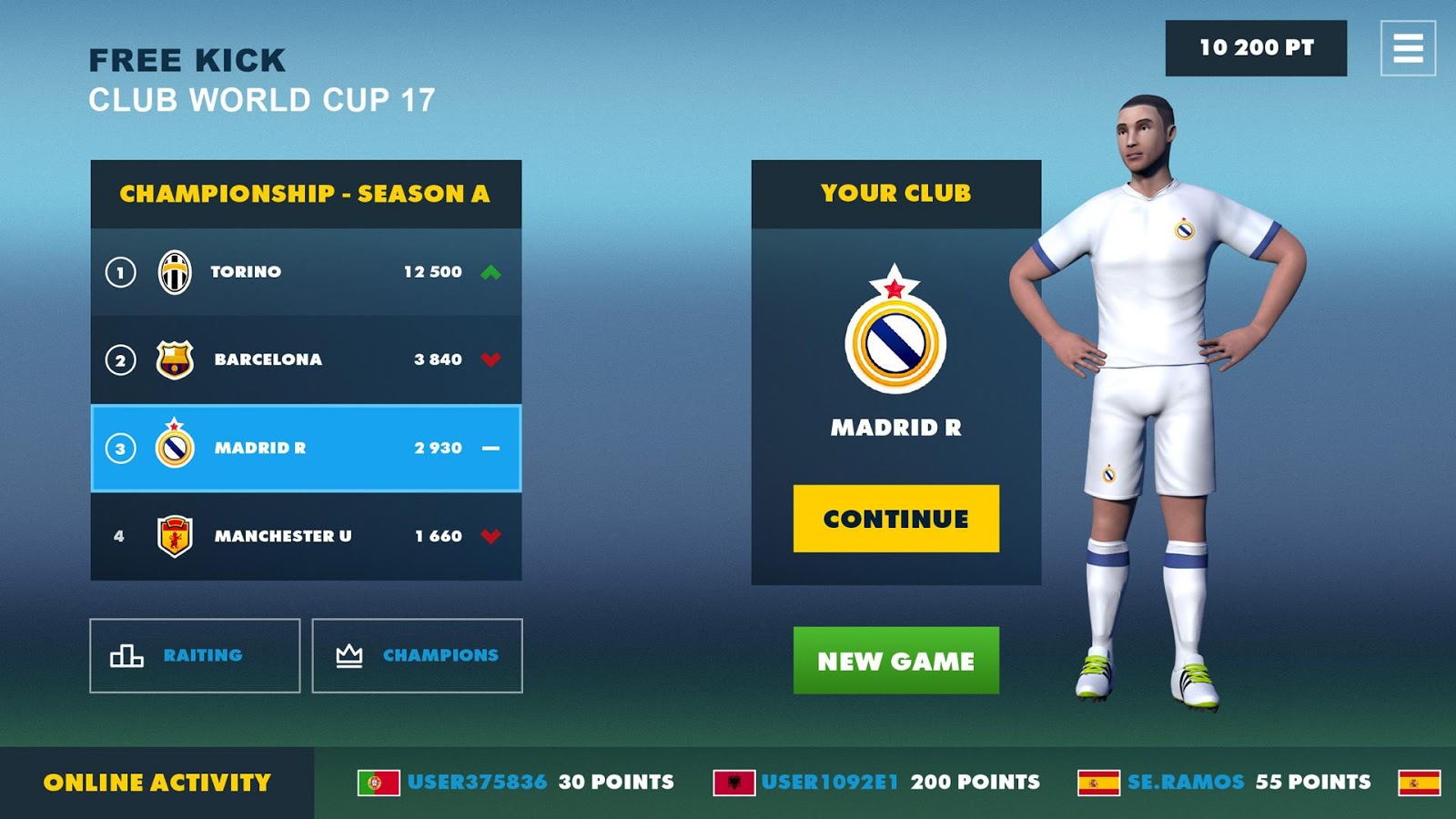The image size is (1456, 819).
Task: Click Manchester U's red rank indicator
Action: (492, 536)
